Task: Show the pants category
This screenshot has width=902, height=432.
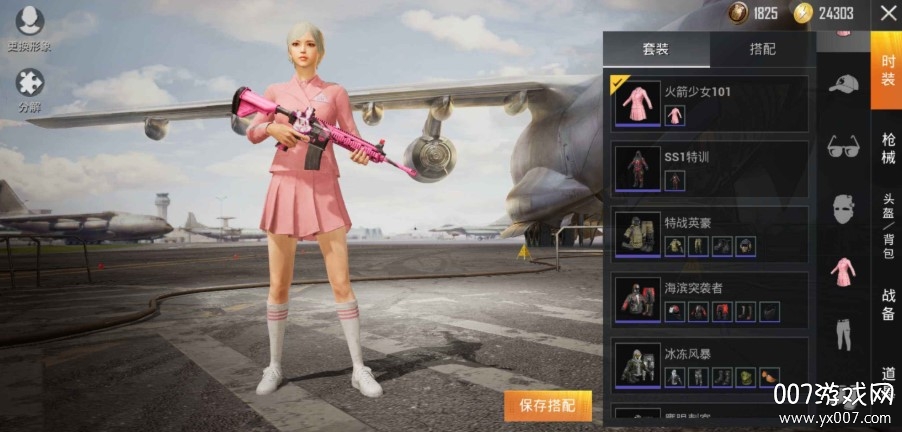Action: point(843,333)
